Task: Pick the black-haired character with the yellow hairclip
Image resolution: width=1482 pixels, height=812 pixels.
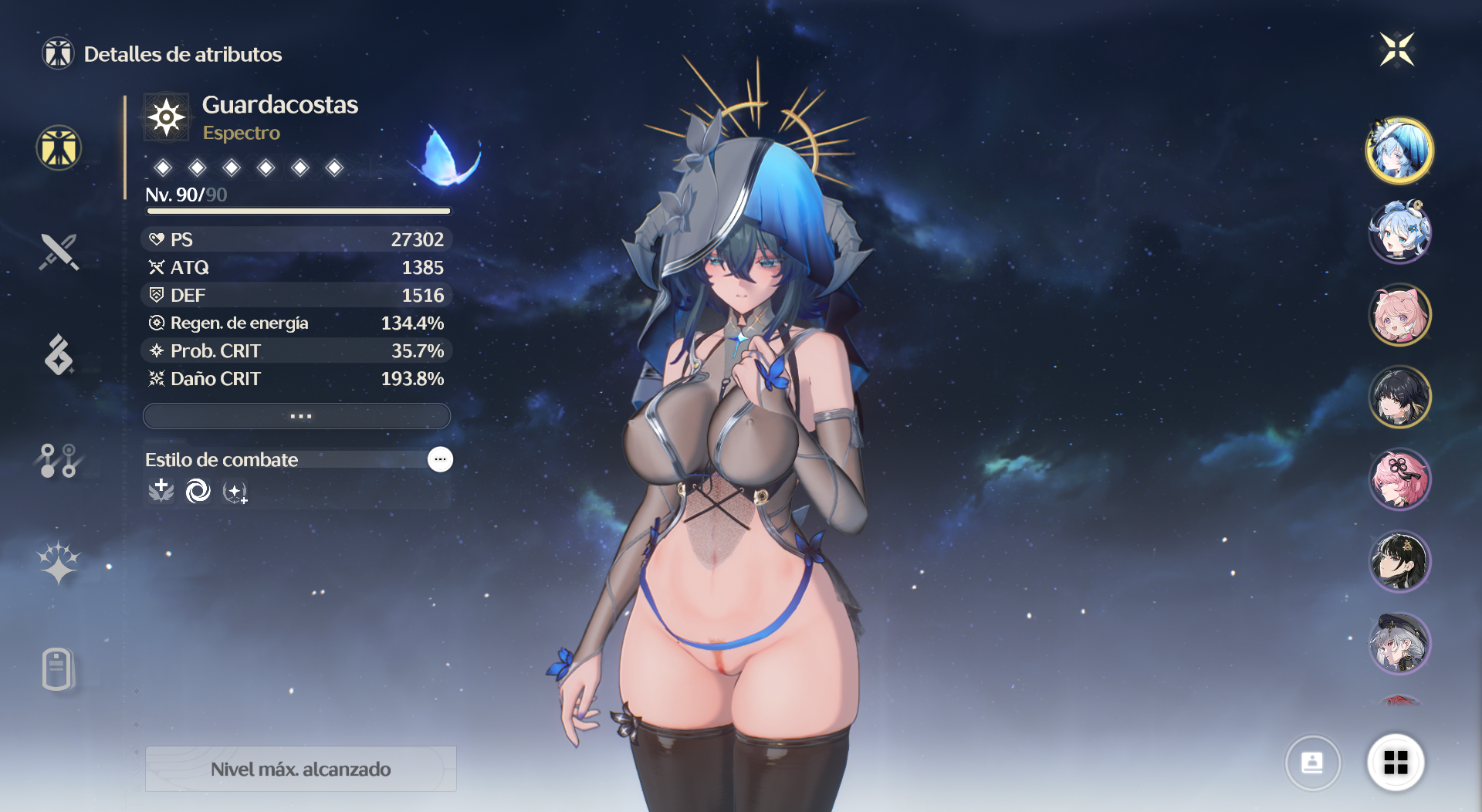Action: [1399, 397]
